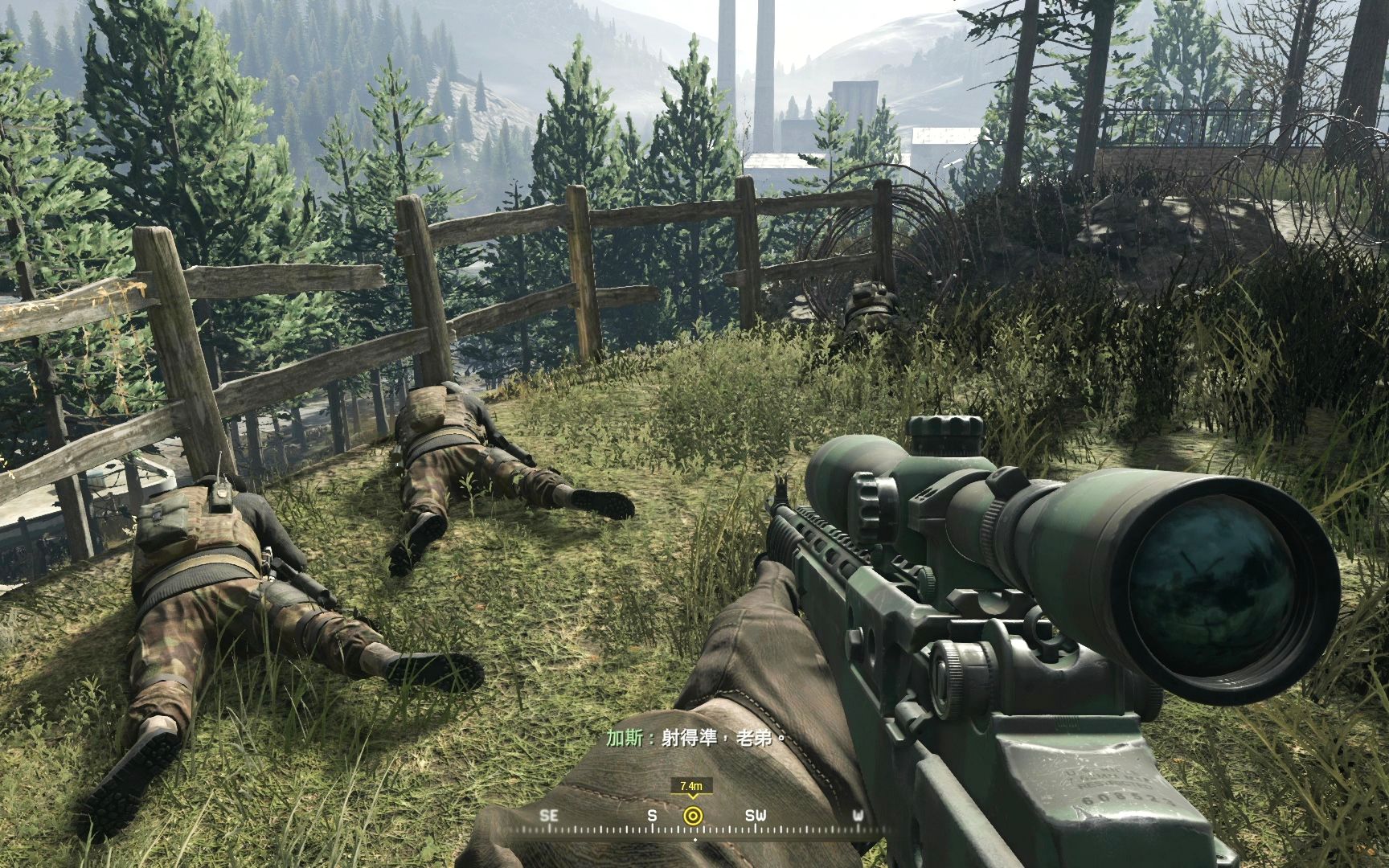
Task: Click the yellow objective marker on the compass
Action: tap(691, 816)
